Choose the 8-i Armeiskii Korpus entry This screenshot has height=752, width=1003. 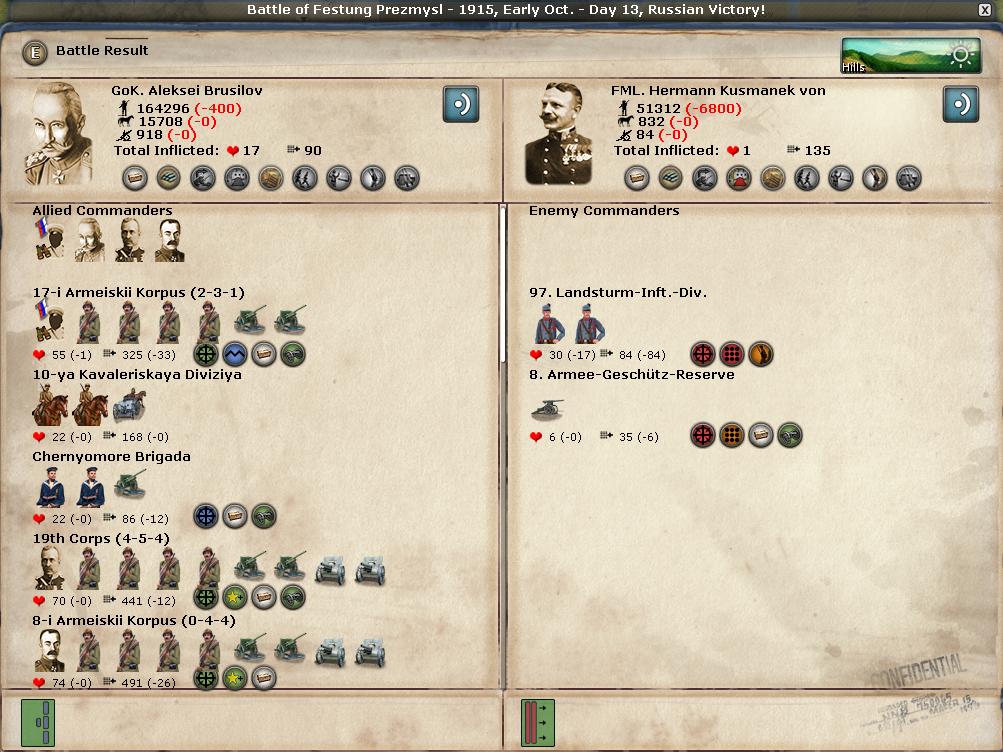[134, 621]
